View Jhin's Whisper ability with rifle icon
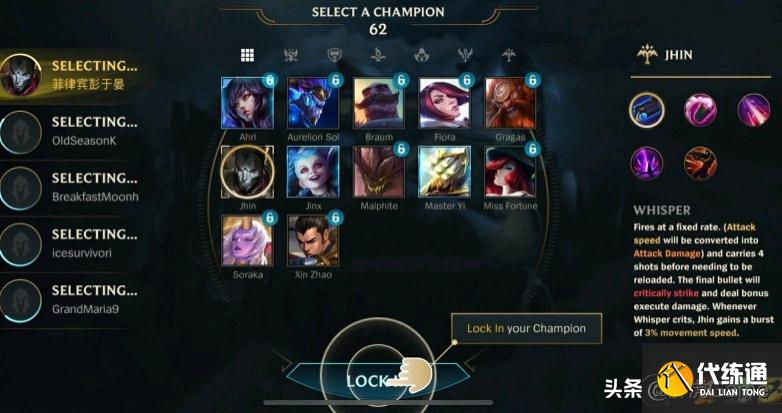The image size is (782, 413). [x=647, y=108]
